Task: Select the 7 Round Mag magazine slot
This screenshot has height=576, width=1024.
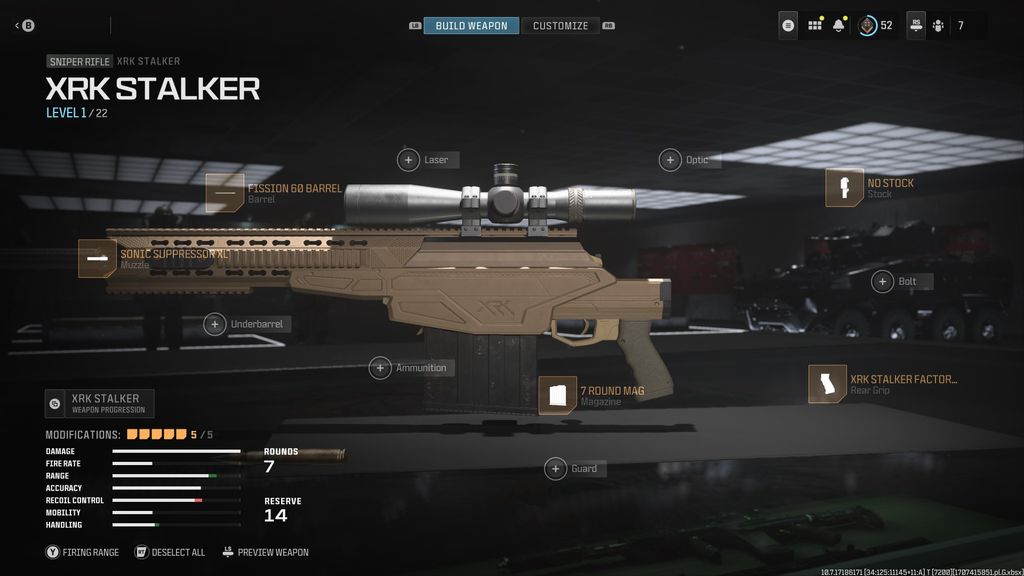Action: click(558, 396)
